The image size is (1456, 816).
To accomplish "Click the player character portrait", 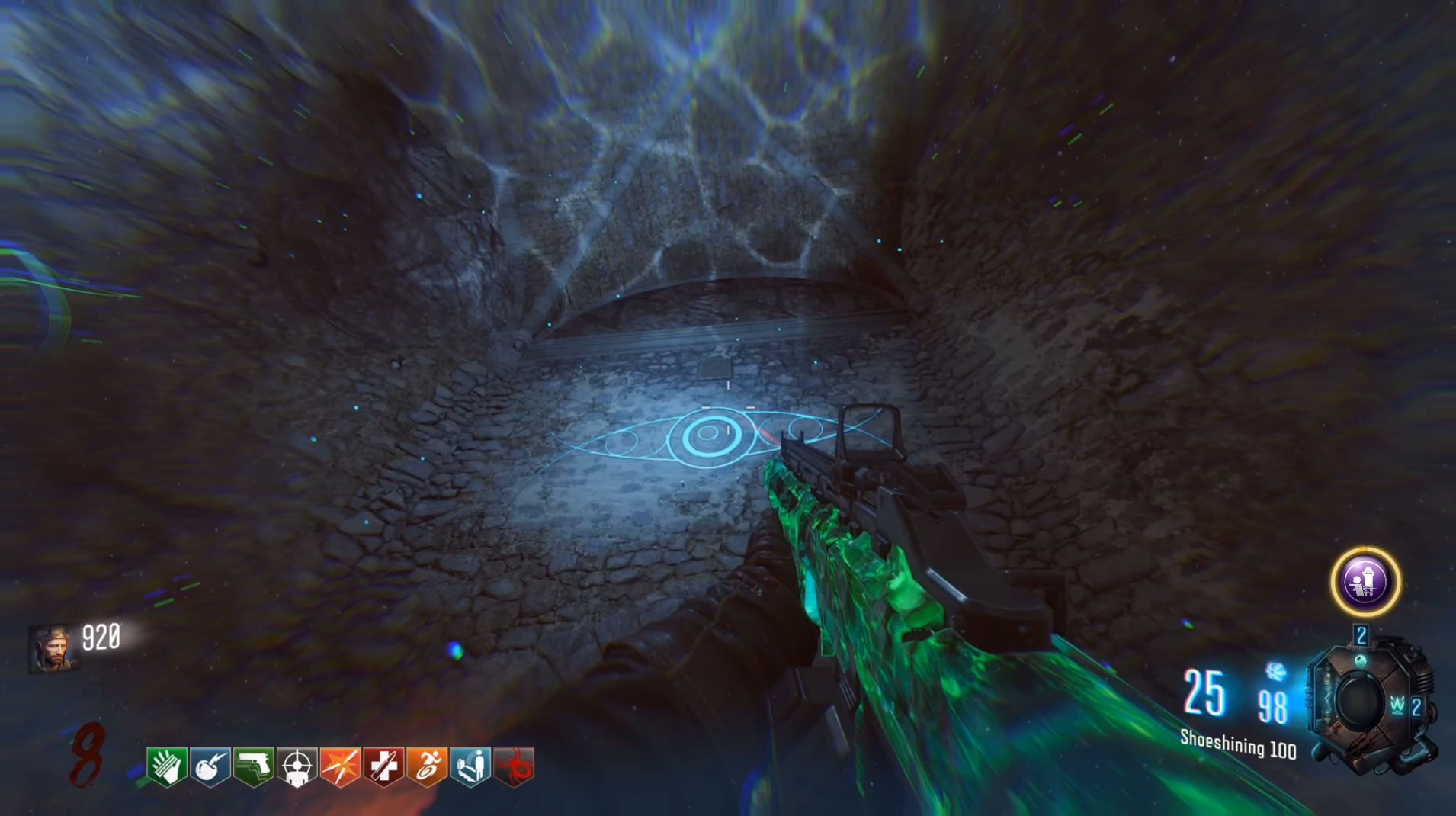I will 53,649.
